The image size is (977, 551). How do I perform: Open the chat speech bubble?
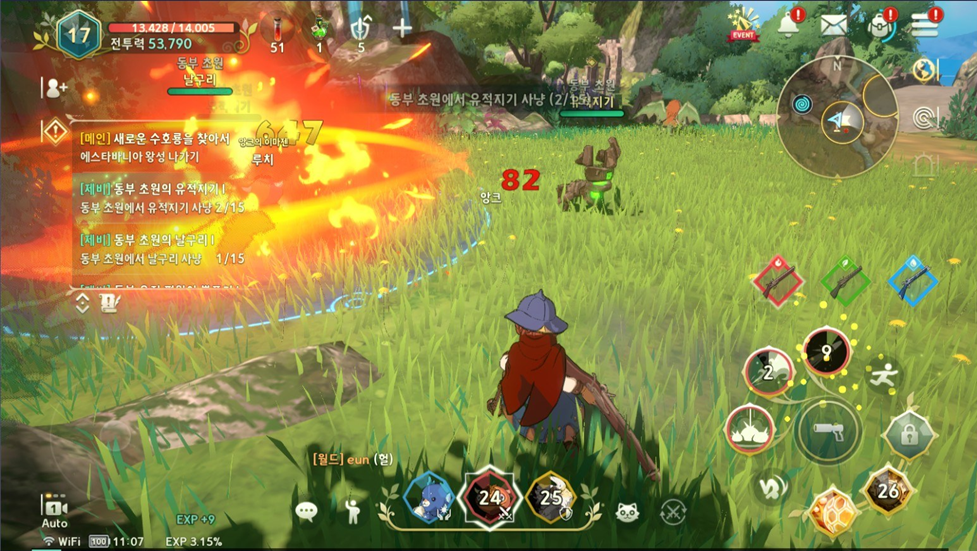pyautogui.click(x=306, y=512)
